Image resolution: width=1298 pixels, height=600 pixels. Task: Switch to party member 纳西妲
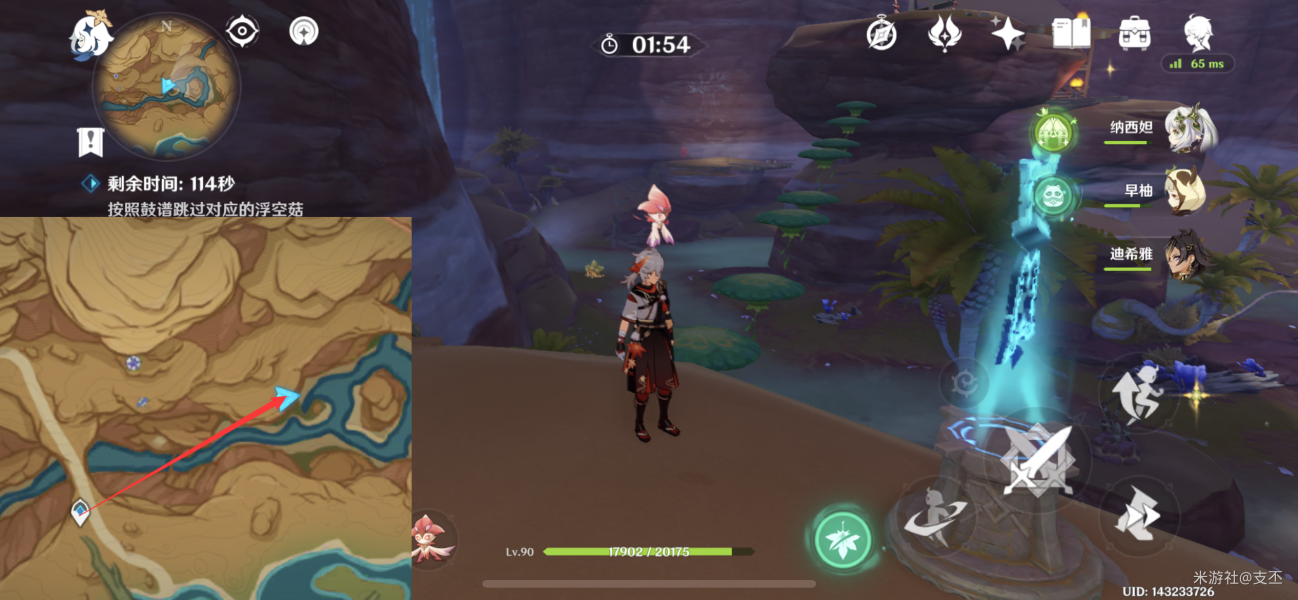[1187, 130]
